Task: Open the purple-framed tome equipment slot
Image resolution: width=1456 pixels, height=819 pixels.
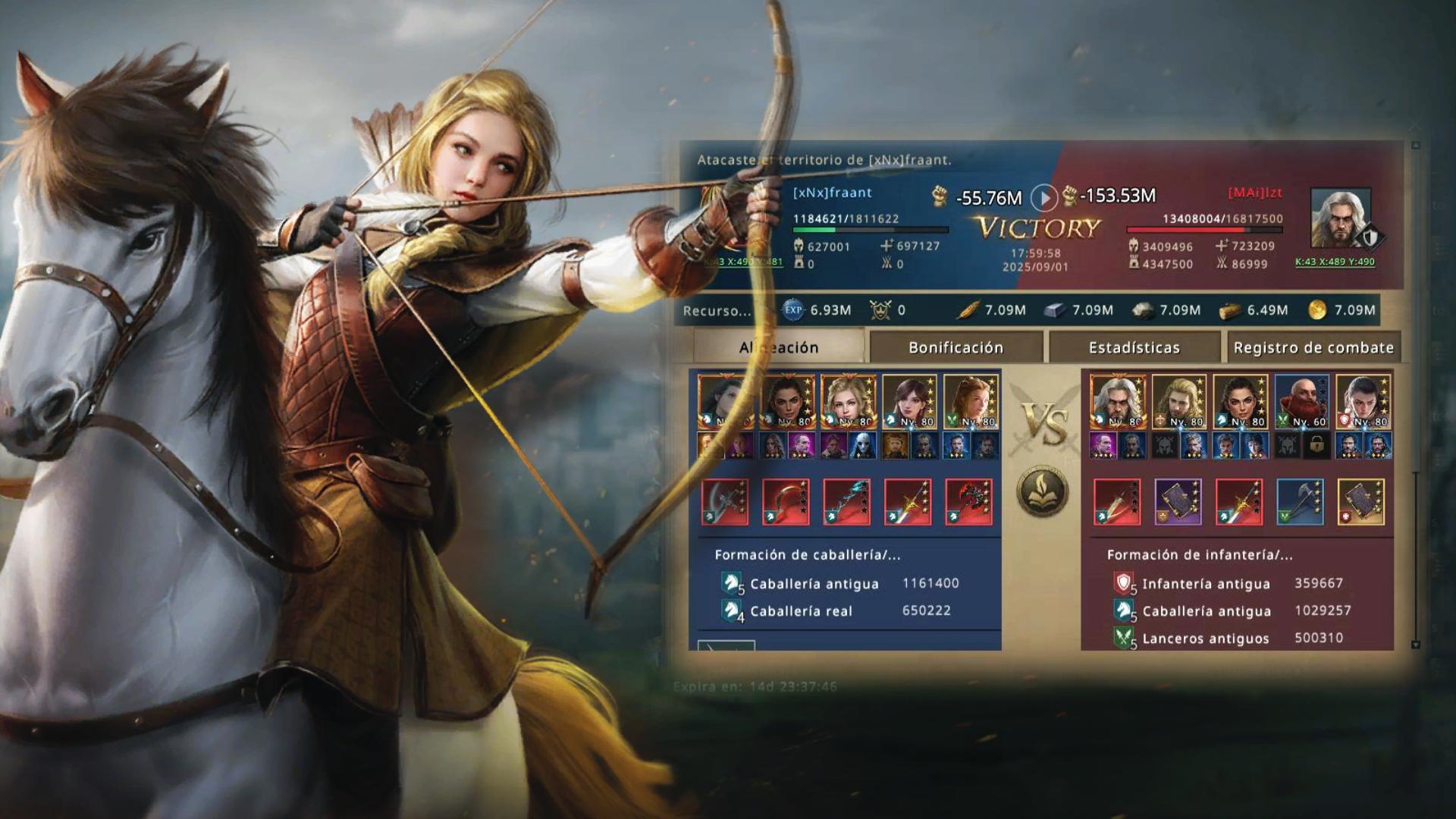Action: (1178, 502)
